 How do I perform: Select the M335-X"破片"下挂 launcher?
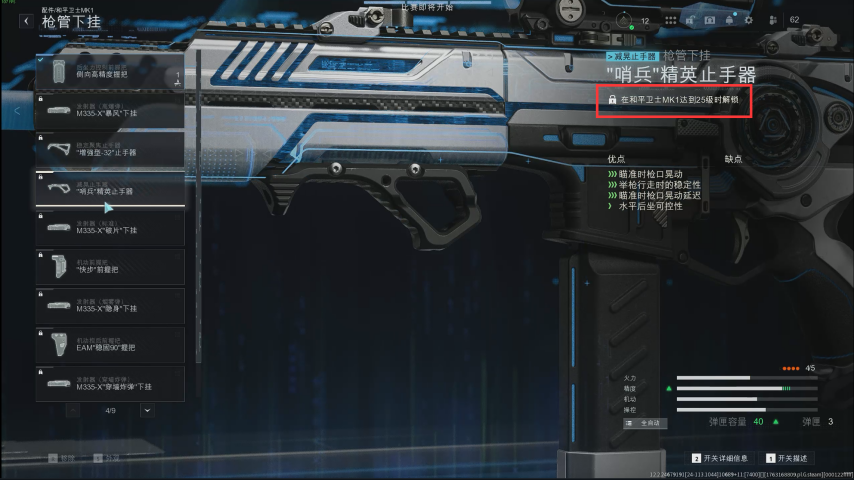pyautogui.click(x=110, y=227)
